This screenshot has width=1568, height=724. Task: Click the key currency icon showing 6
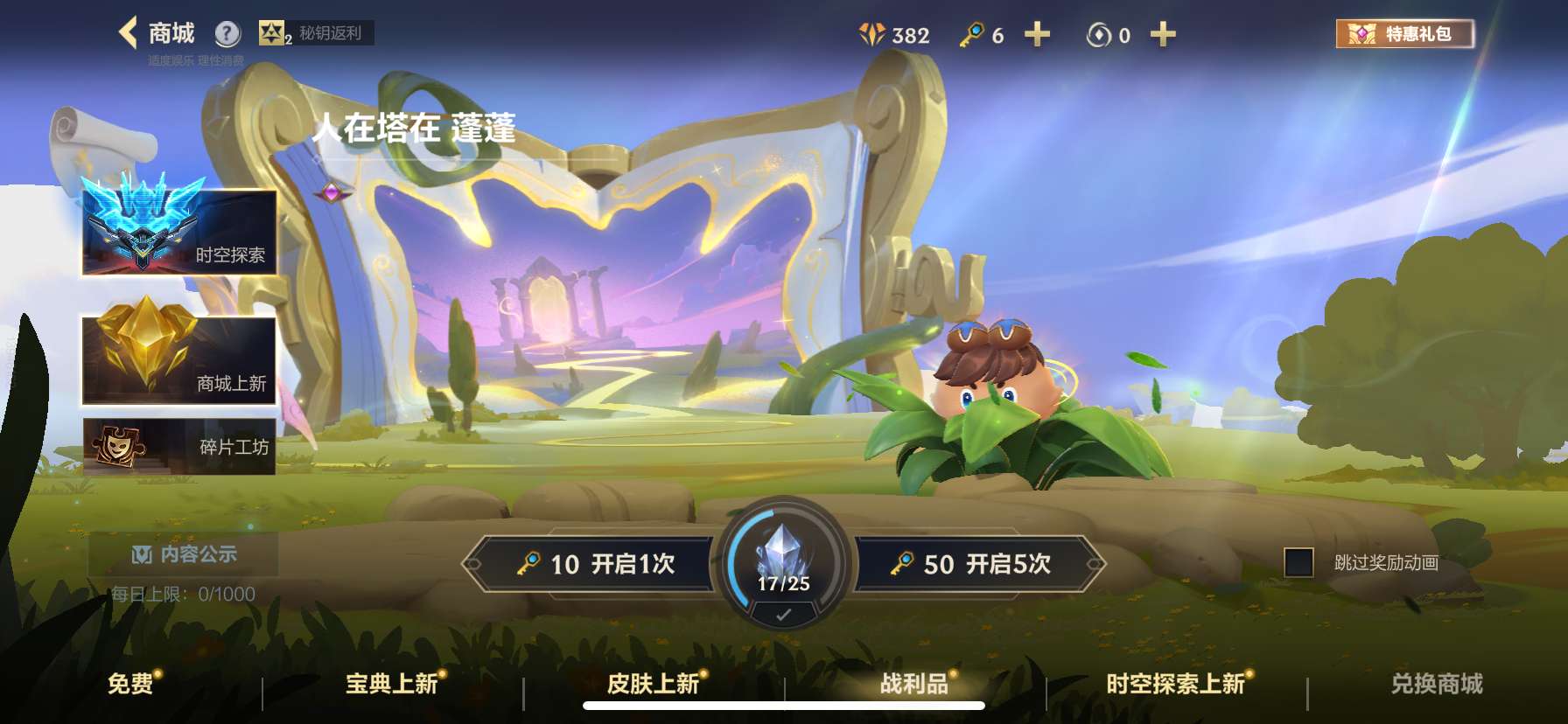point(974,33)
